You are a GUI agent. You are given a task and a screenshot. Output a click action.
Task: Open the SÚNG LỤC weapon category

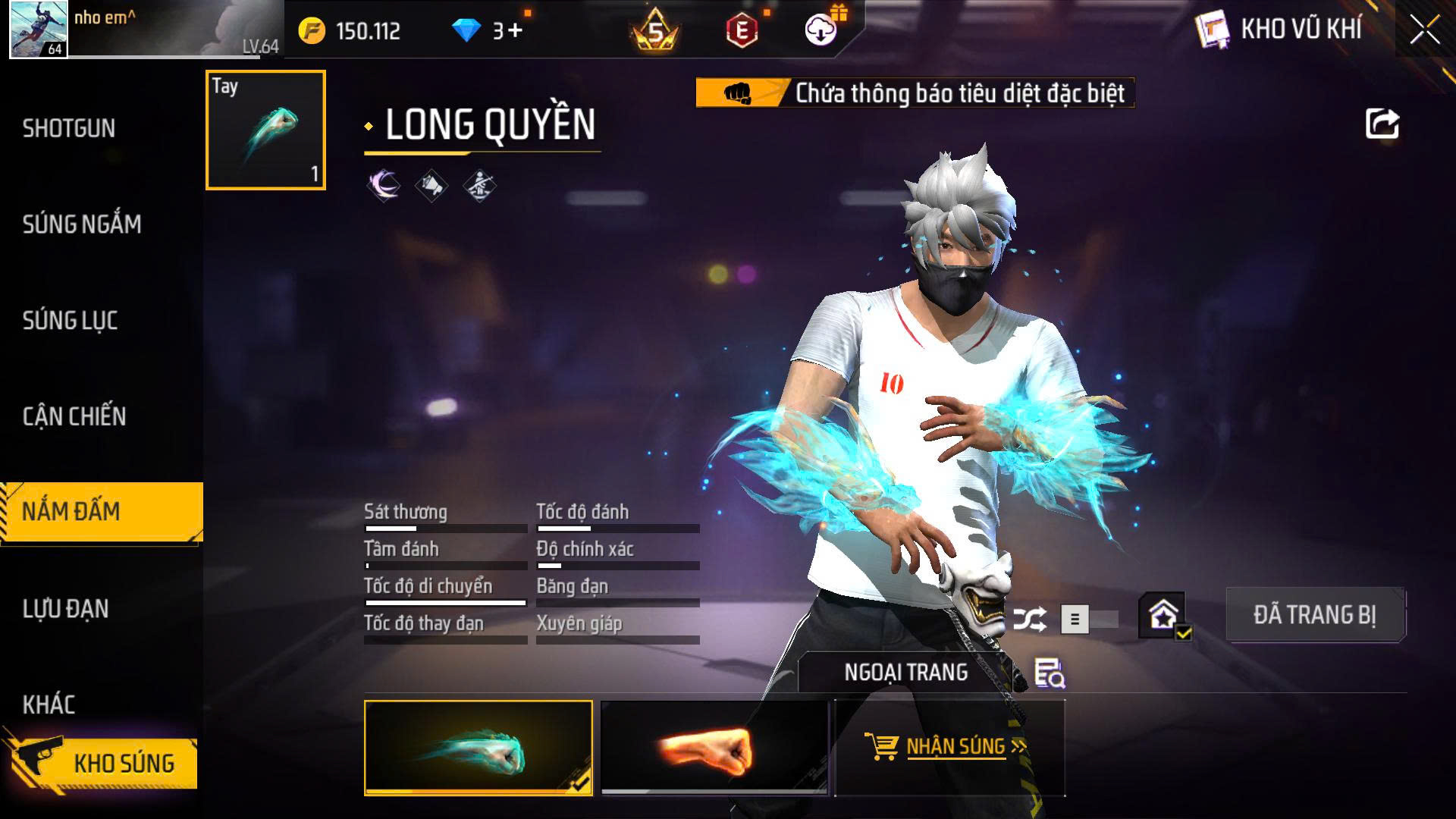[x=70, y=320]
